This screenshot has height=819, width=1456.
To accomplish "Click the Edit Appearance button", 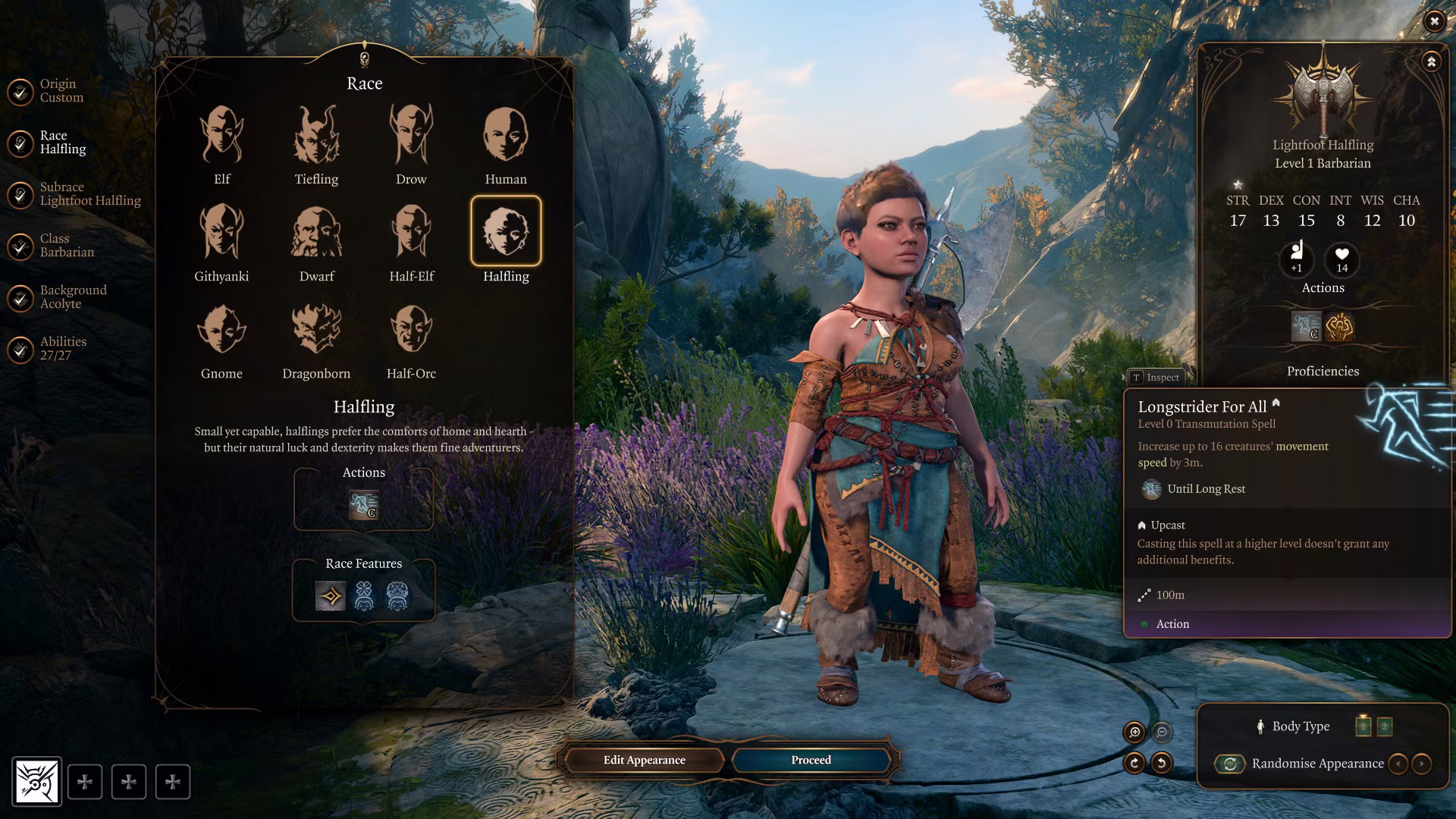I will (x=645, y=760).
